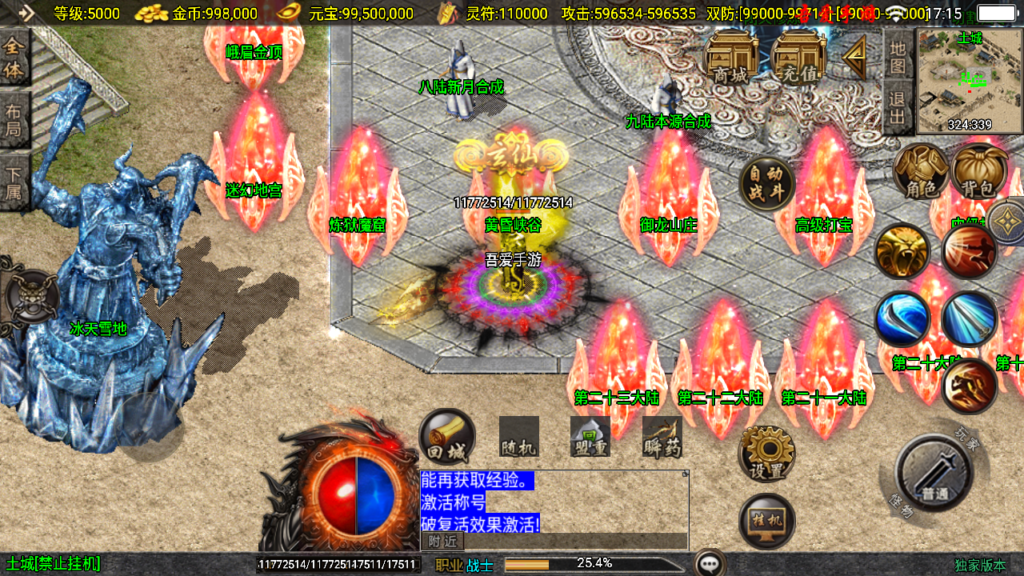1024x576 pixels.
Task: Open the 充值 recharge menu
Action: pyautogui.click(x=799, y=58)
